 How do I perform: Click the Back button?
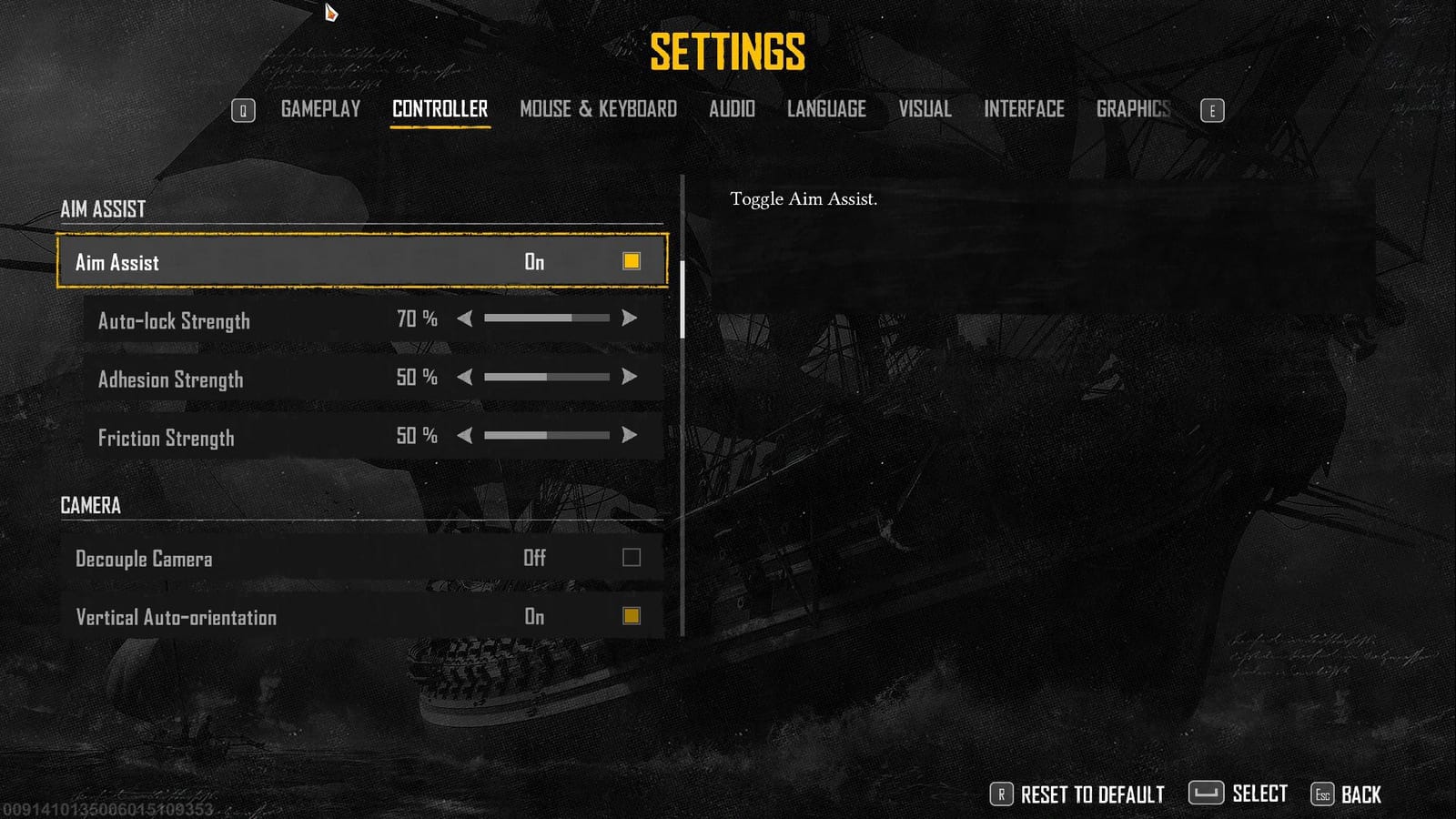coord(1360,794)
